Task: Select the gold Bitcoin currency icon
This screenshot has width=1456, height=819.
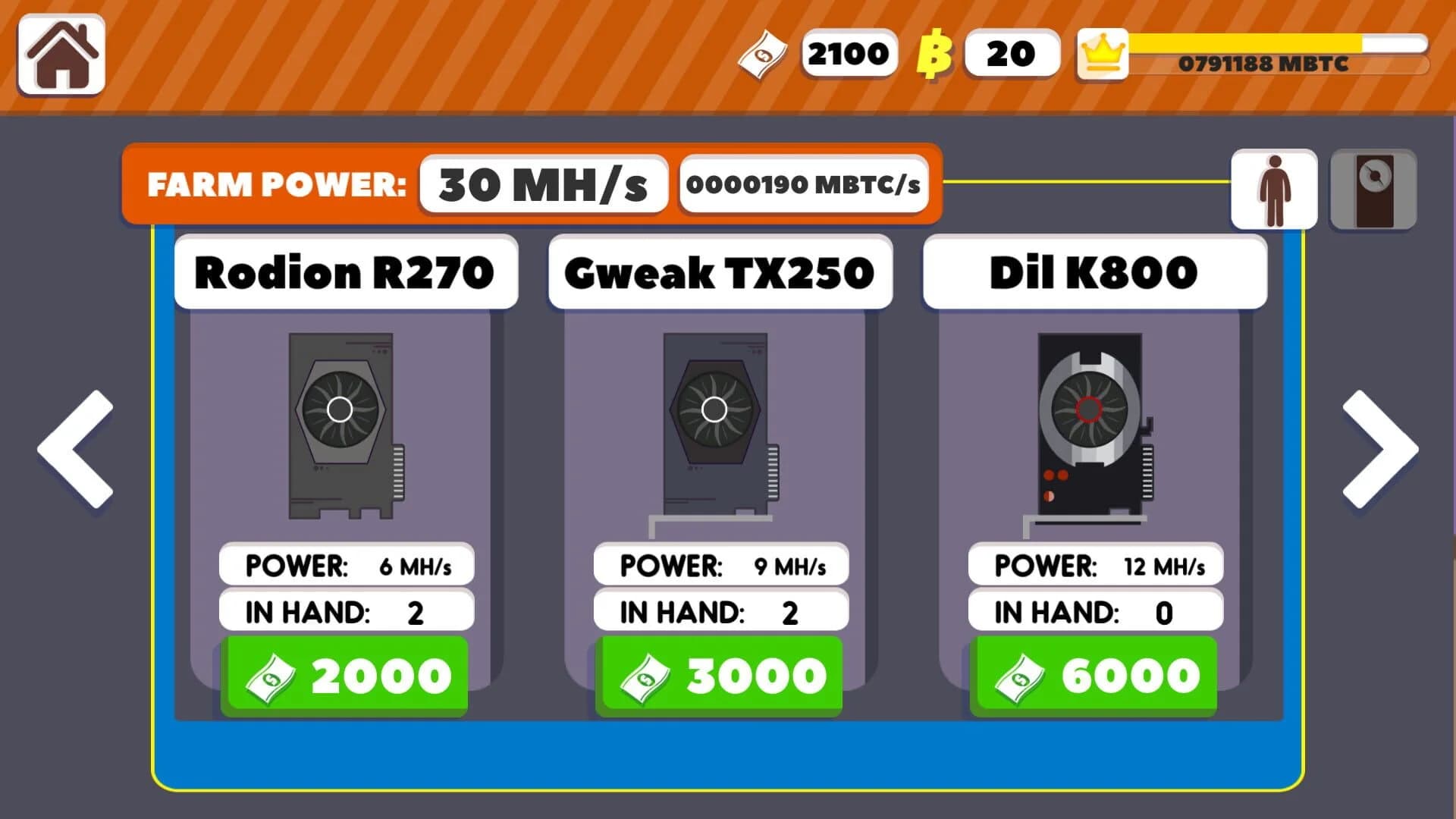Action: (x=934, y=53)
